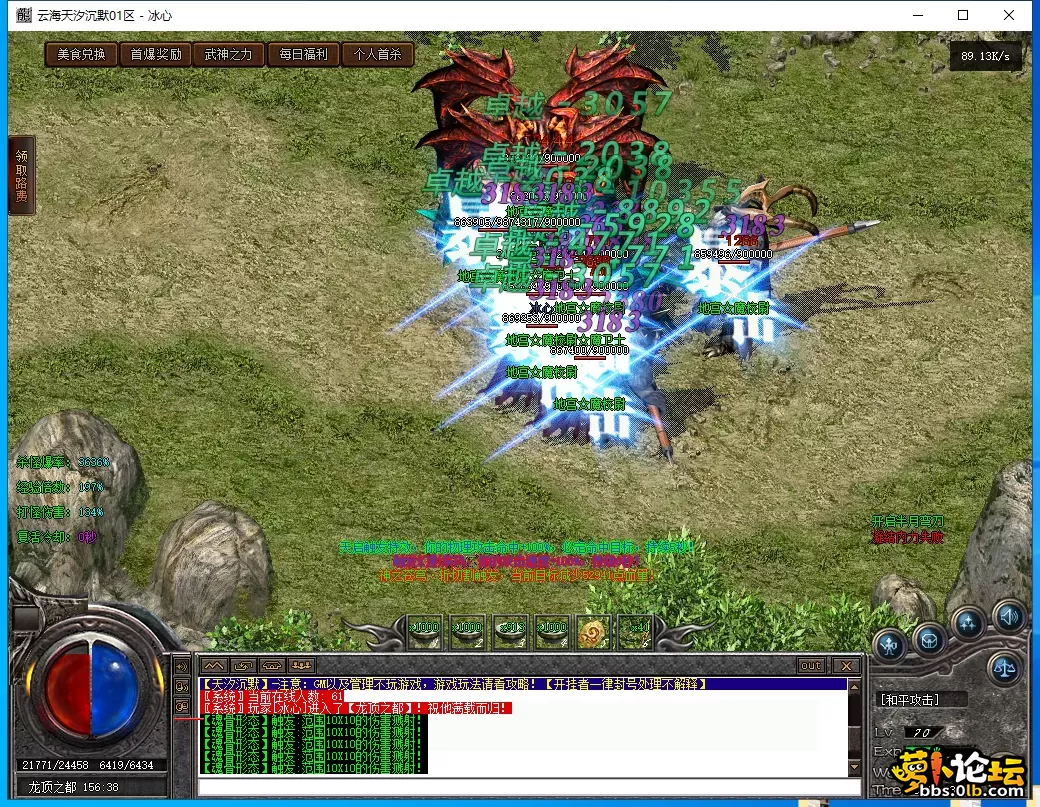Use the golden swirl item in hotbar
1040x807 pixels.
pos(593,630)
